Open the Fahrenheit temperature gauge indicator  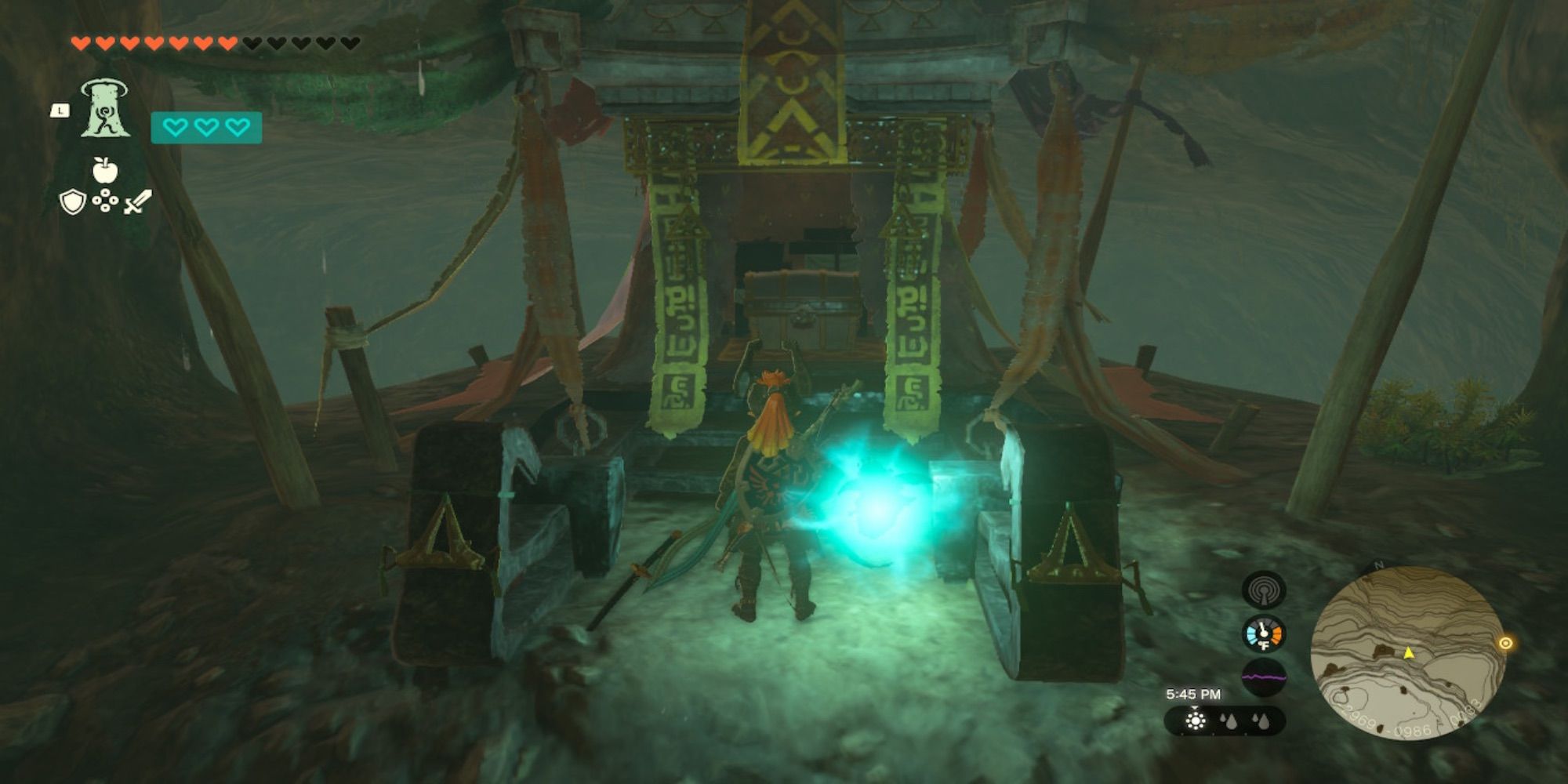pyautogui.click(x=1264, y=636)
